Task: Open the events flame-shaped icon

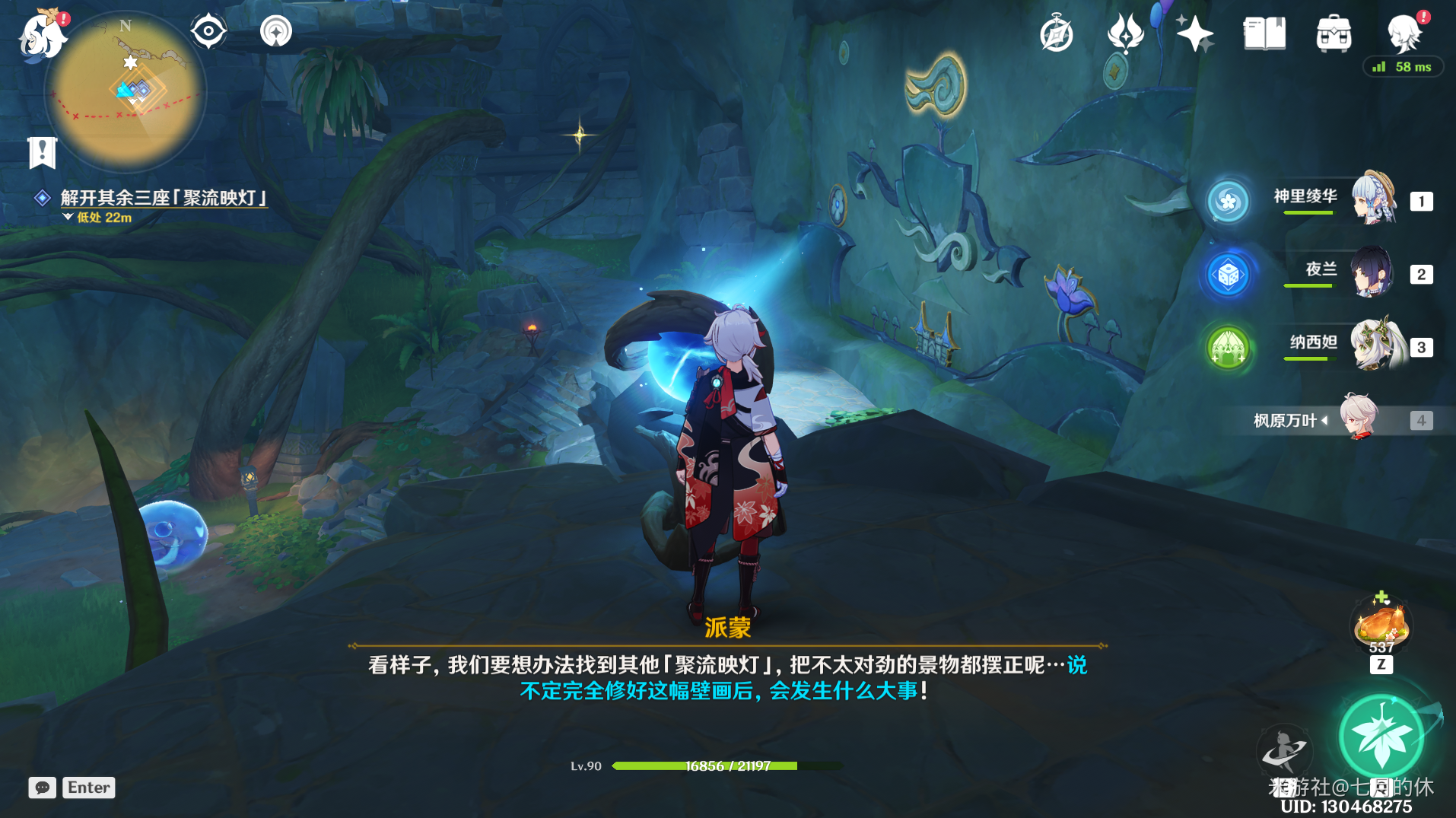Action: 1125,34
